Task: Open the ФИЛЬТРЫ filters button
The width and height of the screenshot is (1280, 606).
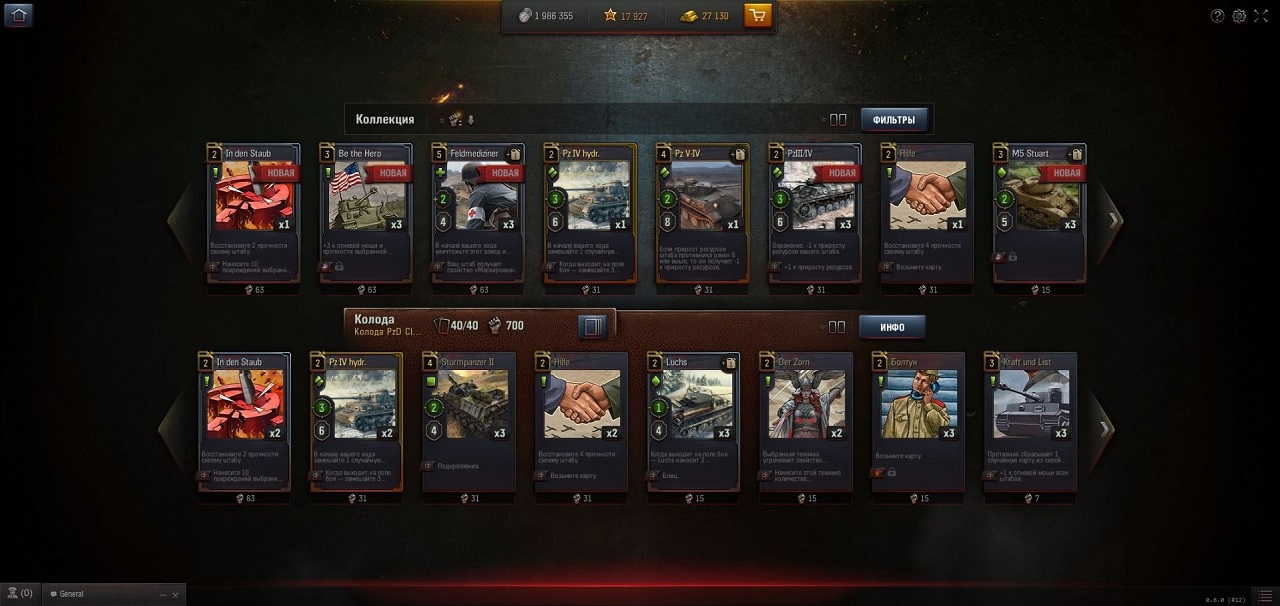Action: click(x=893, y=120)
